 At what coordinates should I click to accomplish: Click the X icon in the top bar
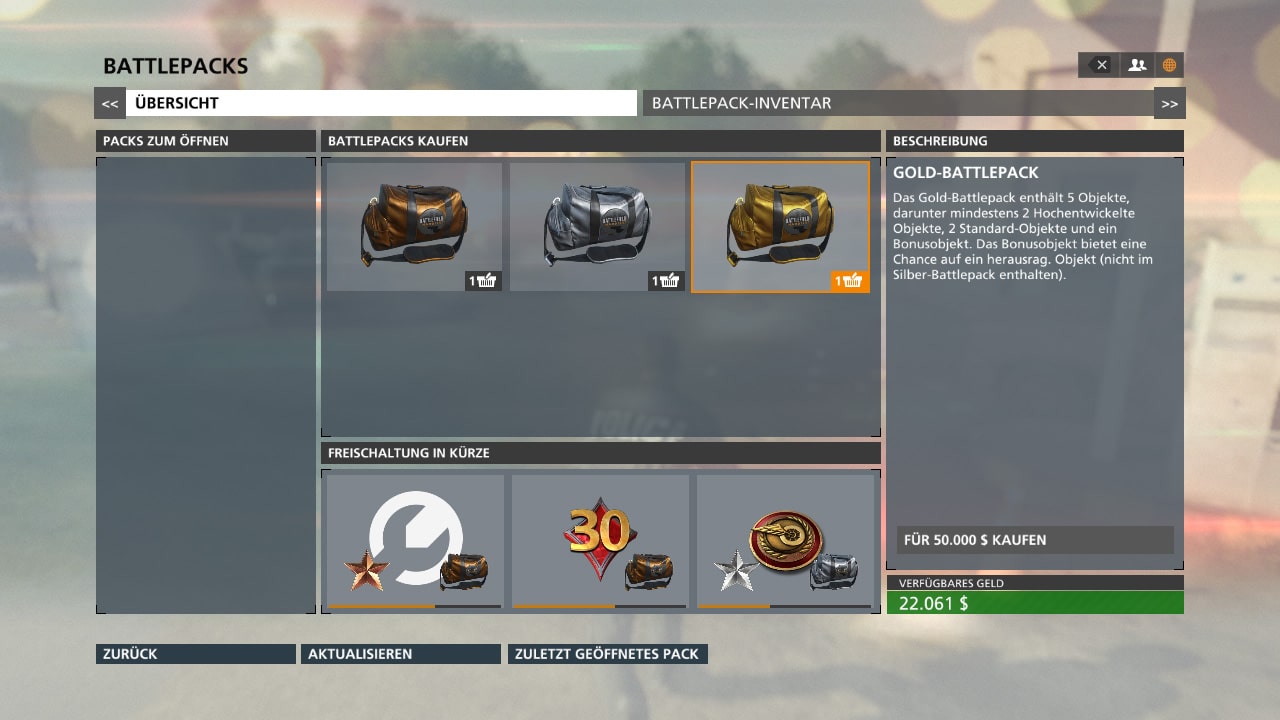1099,65
